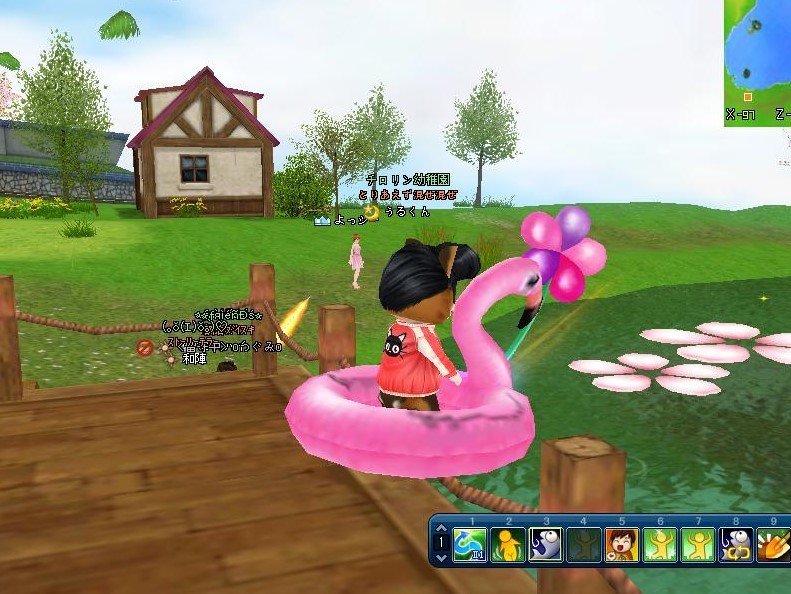
Task: Click the dimmed figure skill in slot 4
Action: [x=583, y=545]
